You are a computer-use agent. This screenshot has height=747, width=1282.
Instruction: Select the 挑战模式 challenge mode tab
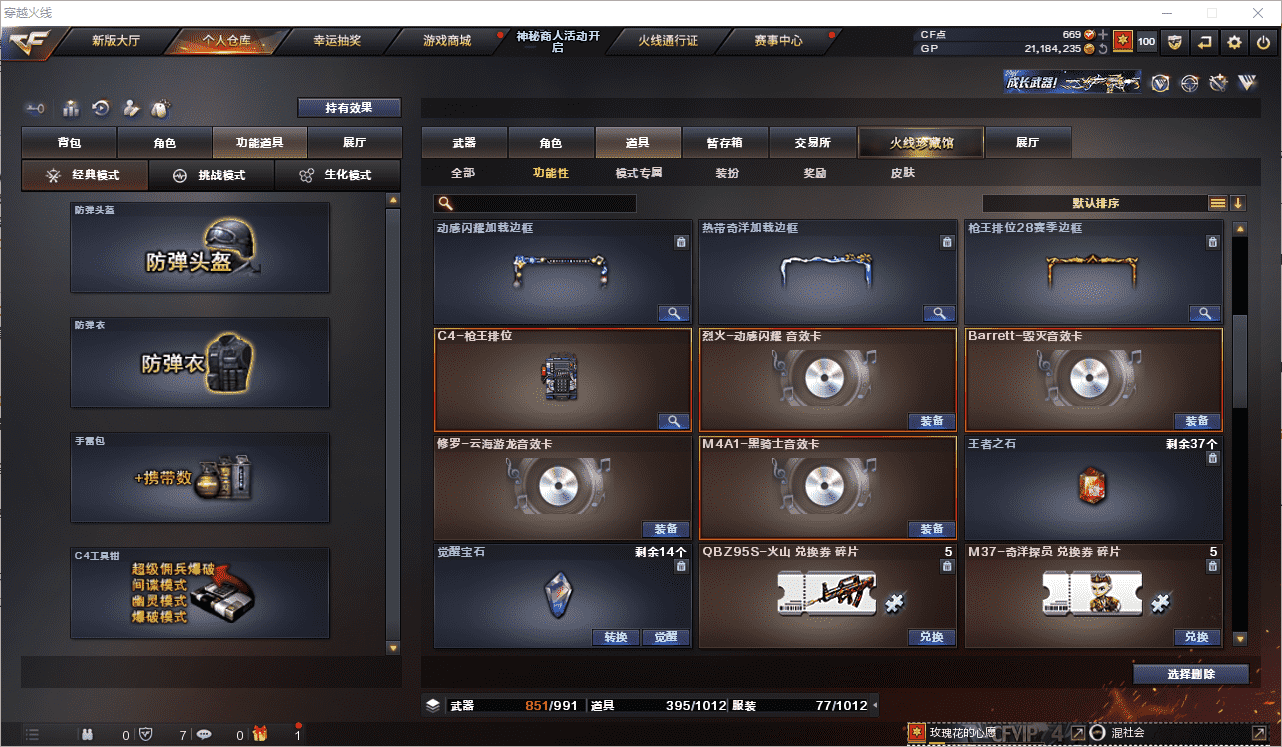coord(221,175)
